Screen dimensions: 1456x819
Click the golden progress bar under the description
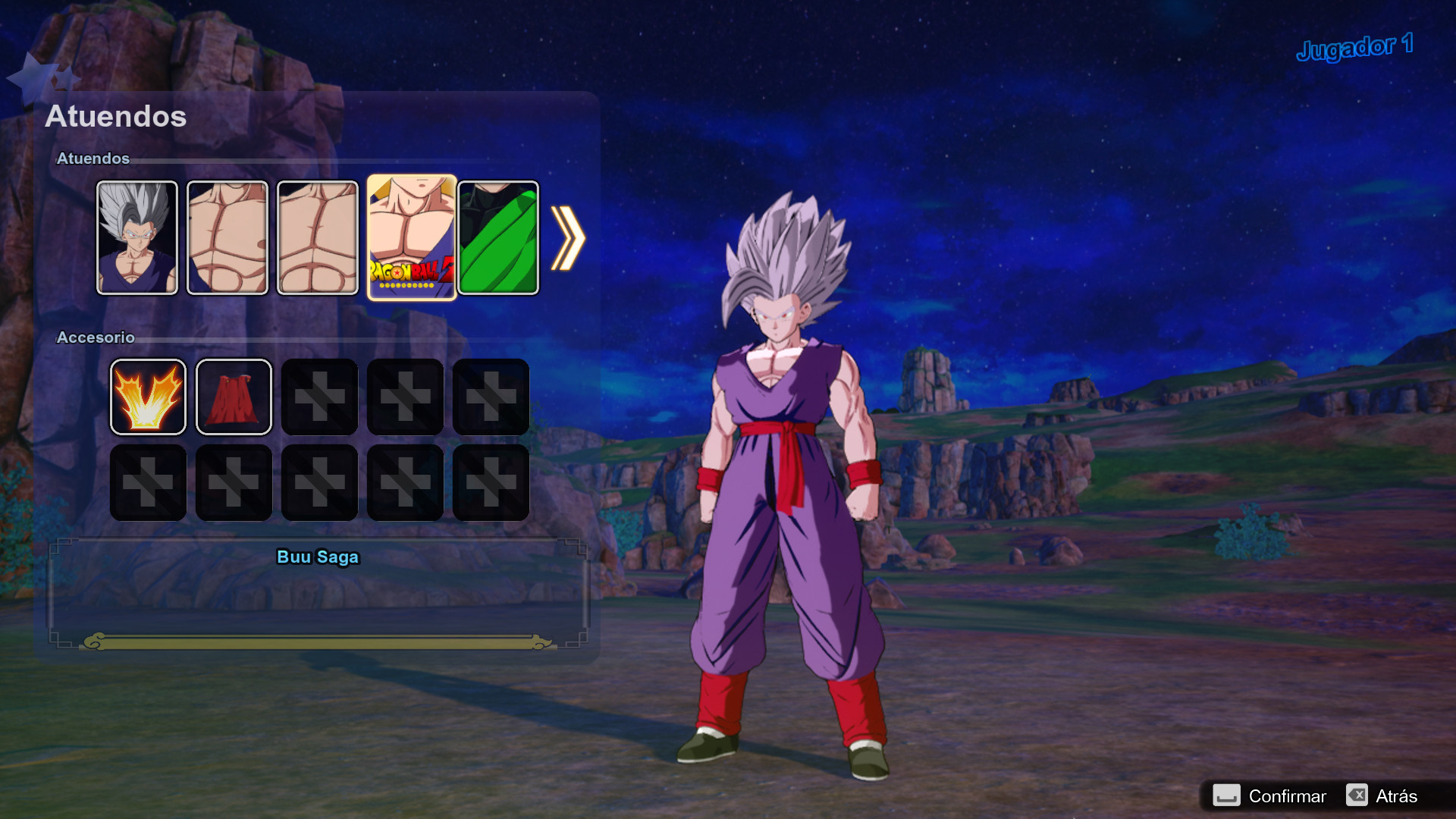[318, 641]
